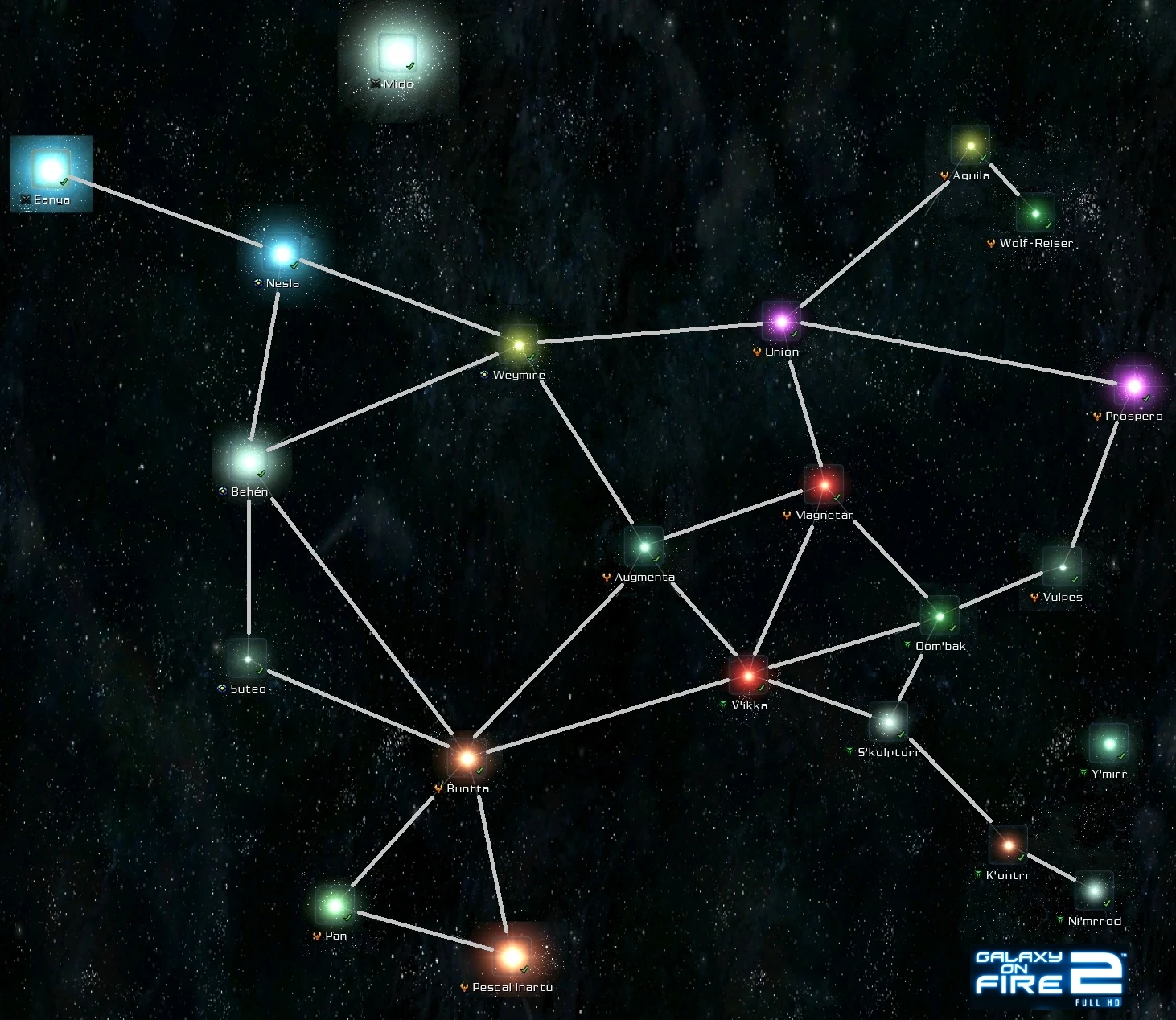Select the Suteo system node
Screen dimensions: 1176x1020
tap(248, 660)
